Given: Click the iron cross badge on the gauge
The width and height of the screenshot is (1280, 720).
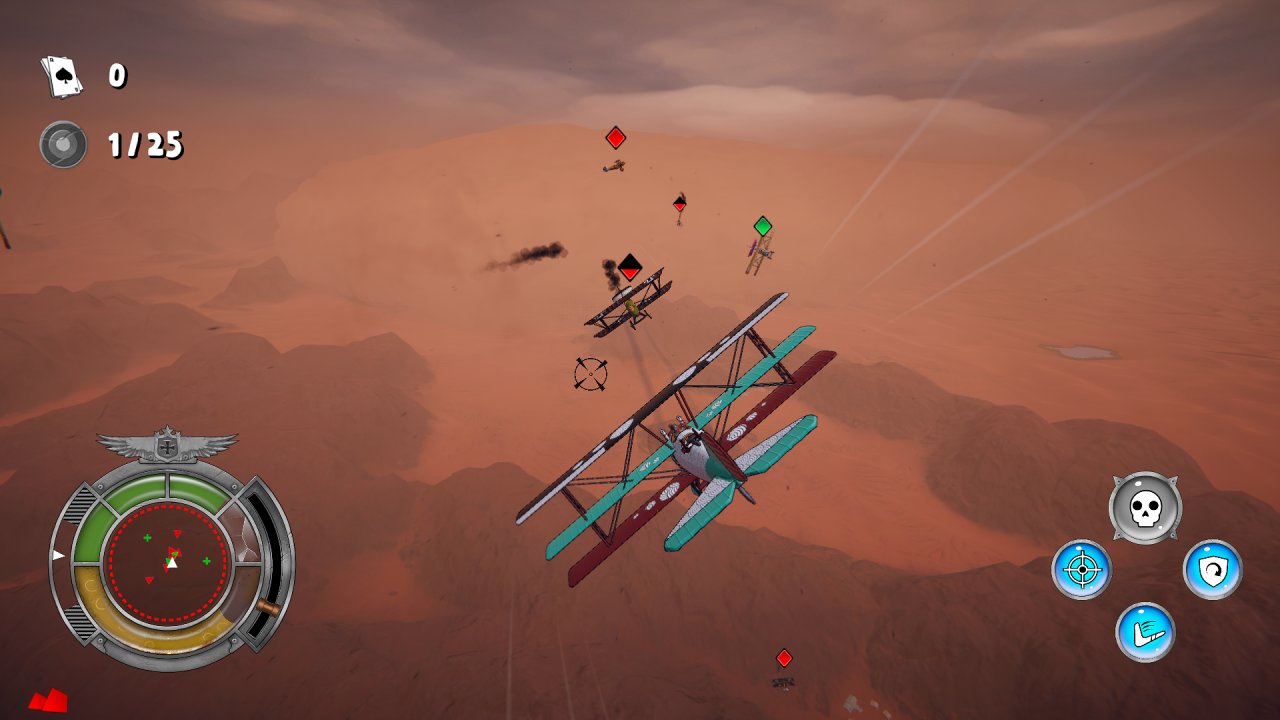Looking at the screenshot, I should coord(168,447).
